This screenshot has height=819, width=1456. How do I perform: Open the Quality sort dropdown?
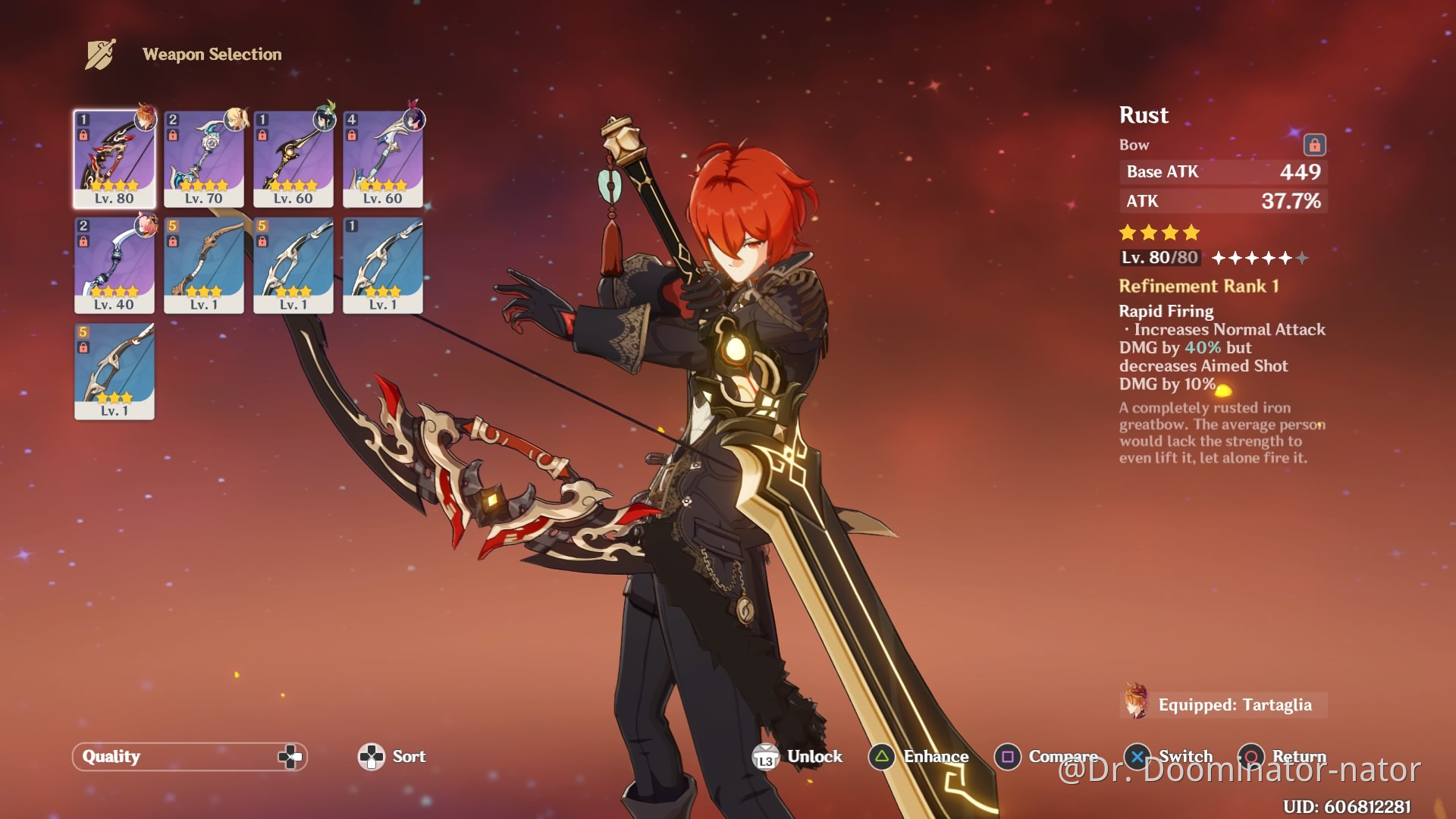[x=190, y=756]
